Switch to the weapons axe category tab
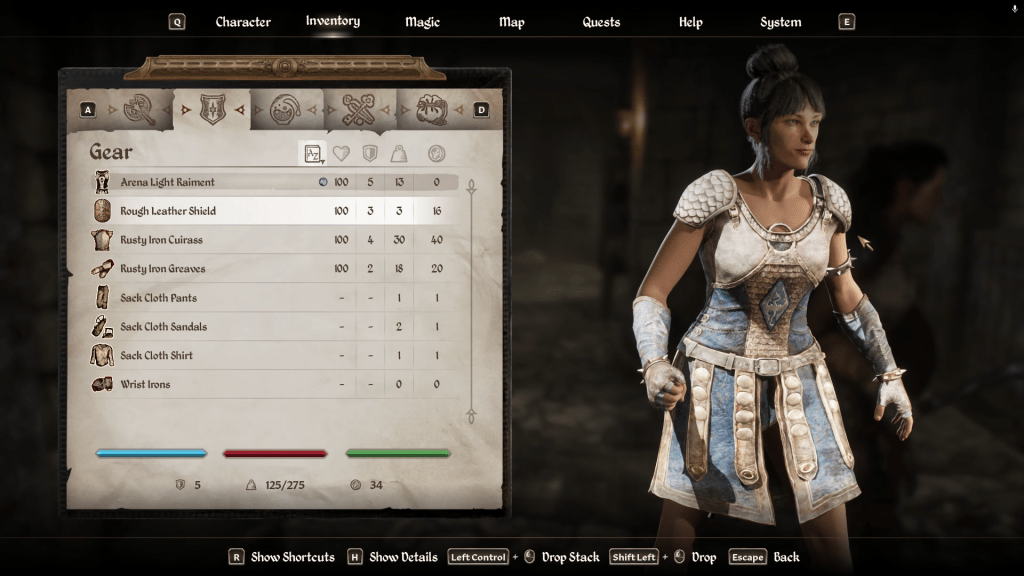This screenshot has height=576, width=1024. [x=137, y=109]
